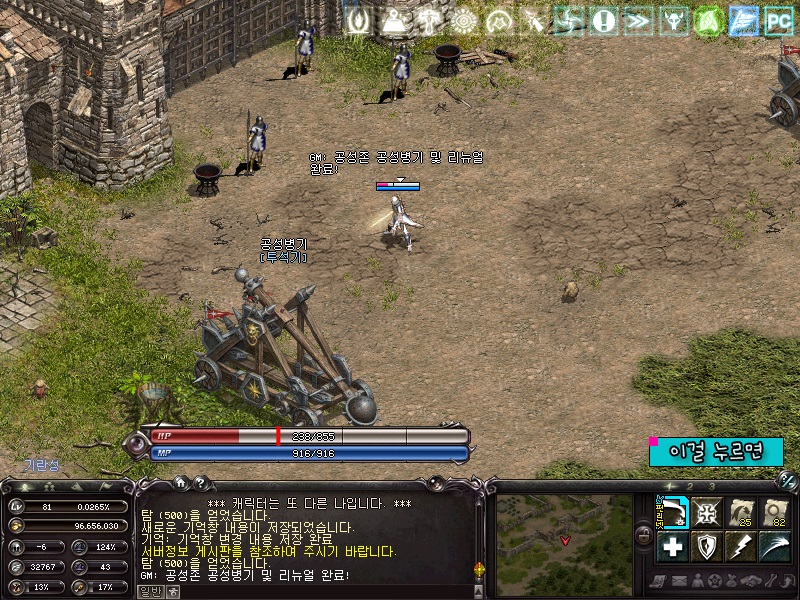Activate the cross emblem skill slot

coord(707,512)
